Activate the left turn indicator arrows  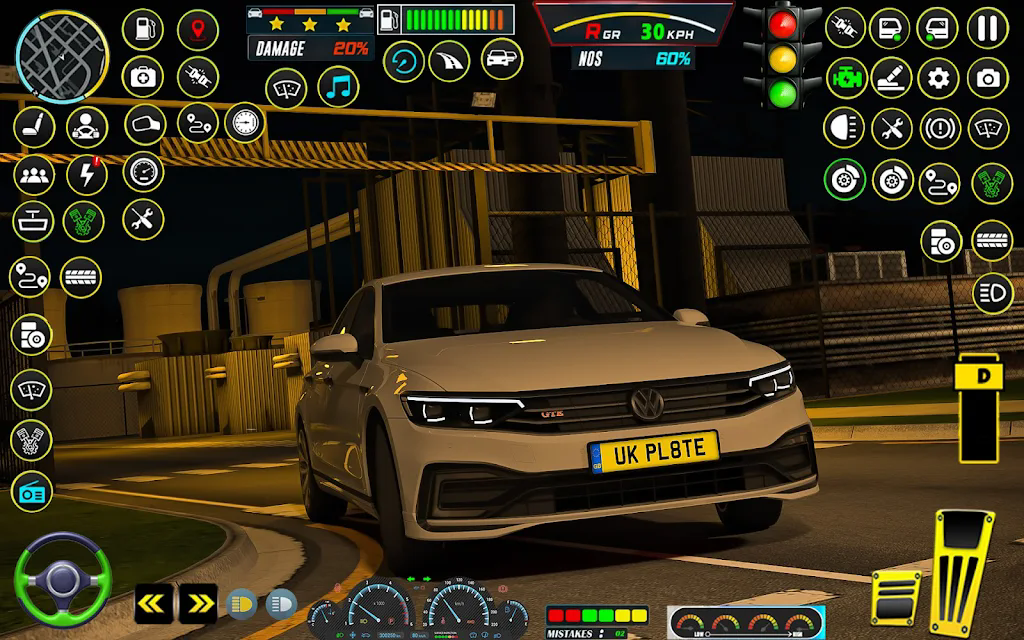[154, 603]
